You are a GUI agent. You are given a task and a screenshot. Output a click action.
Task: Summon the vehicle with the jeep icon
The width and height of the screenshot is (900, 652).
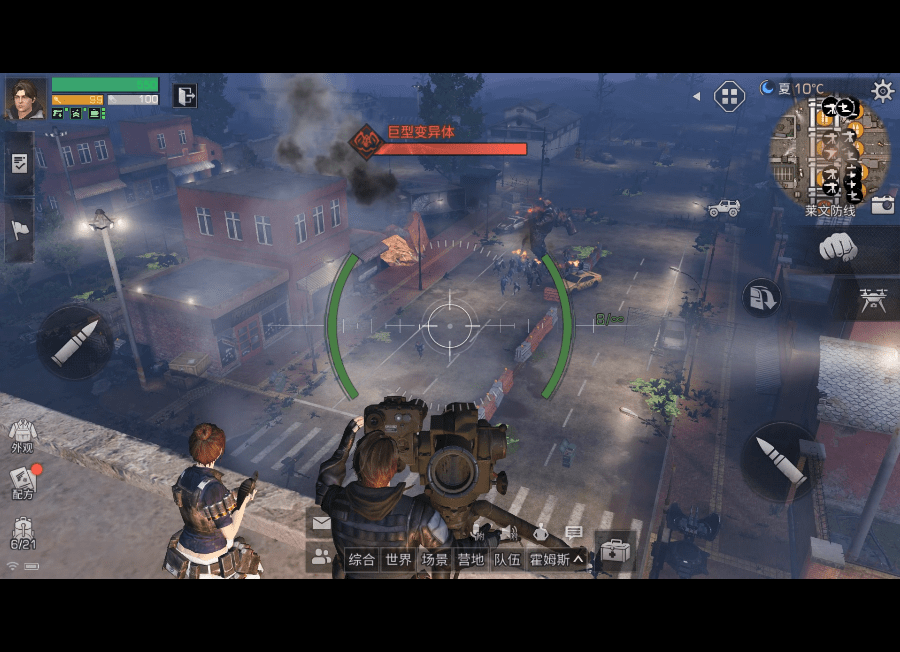point(723,208)
